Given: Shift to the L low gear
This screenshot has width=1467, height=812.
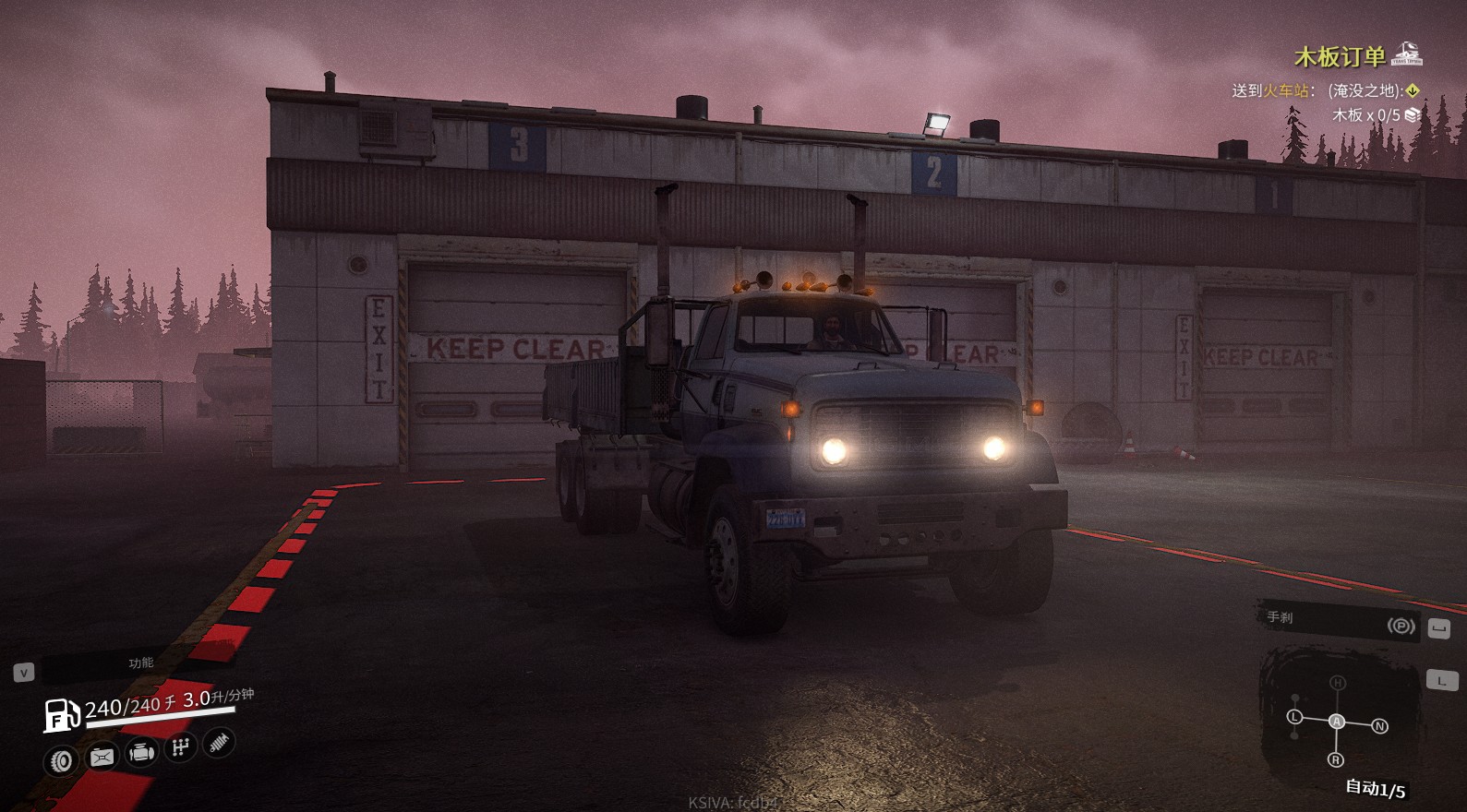Looking at the screenshot, I should 1294,717.
